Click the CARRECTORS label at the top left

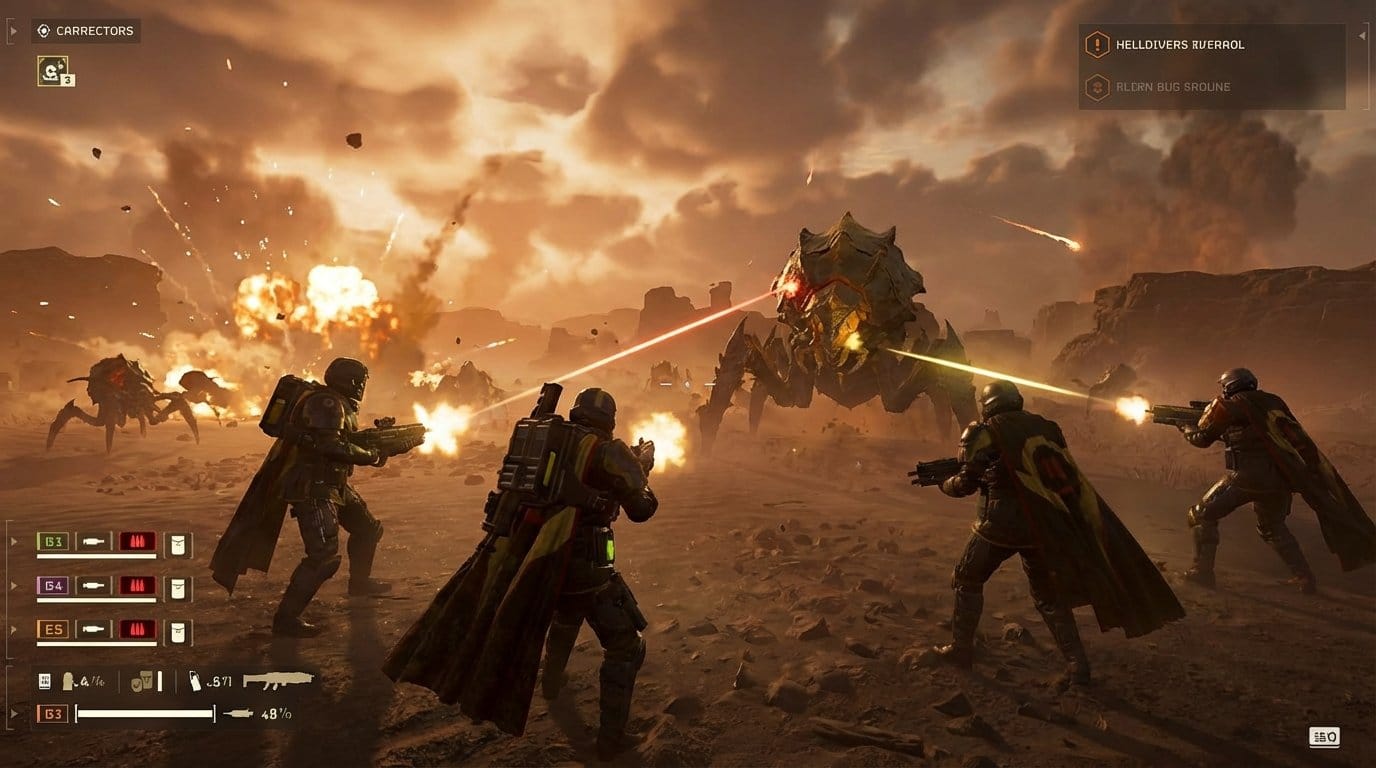95,30
